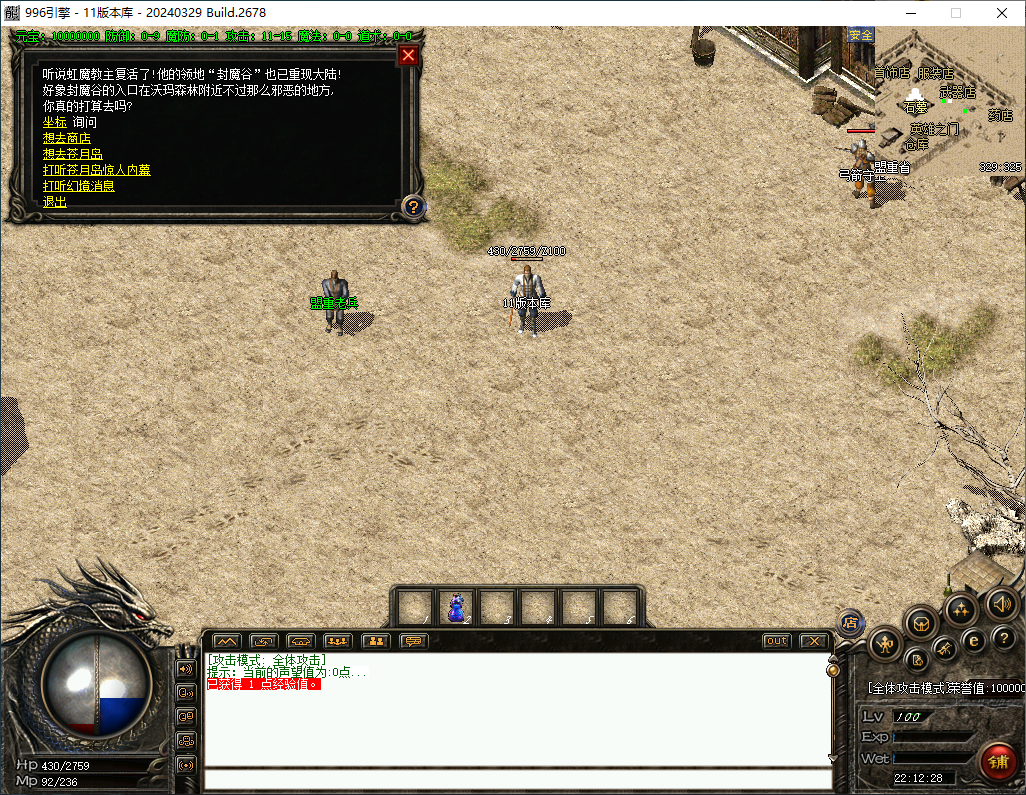1026x795 pixels.
Task: Open the bag via the box icon
Action: 921,624
